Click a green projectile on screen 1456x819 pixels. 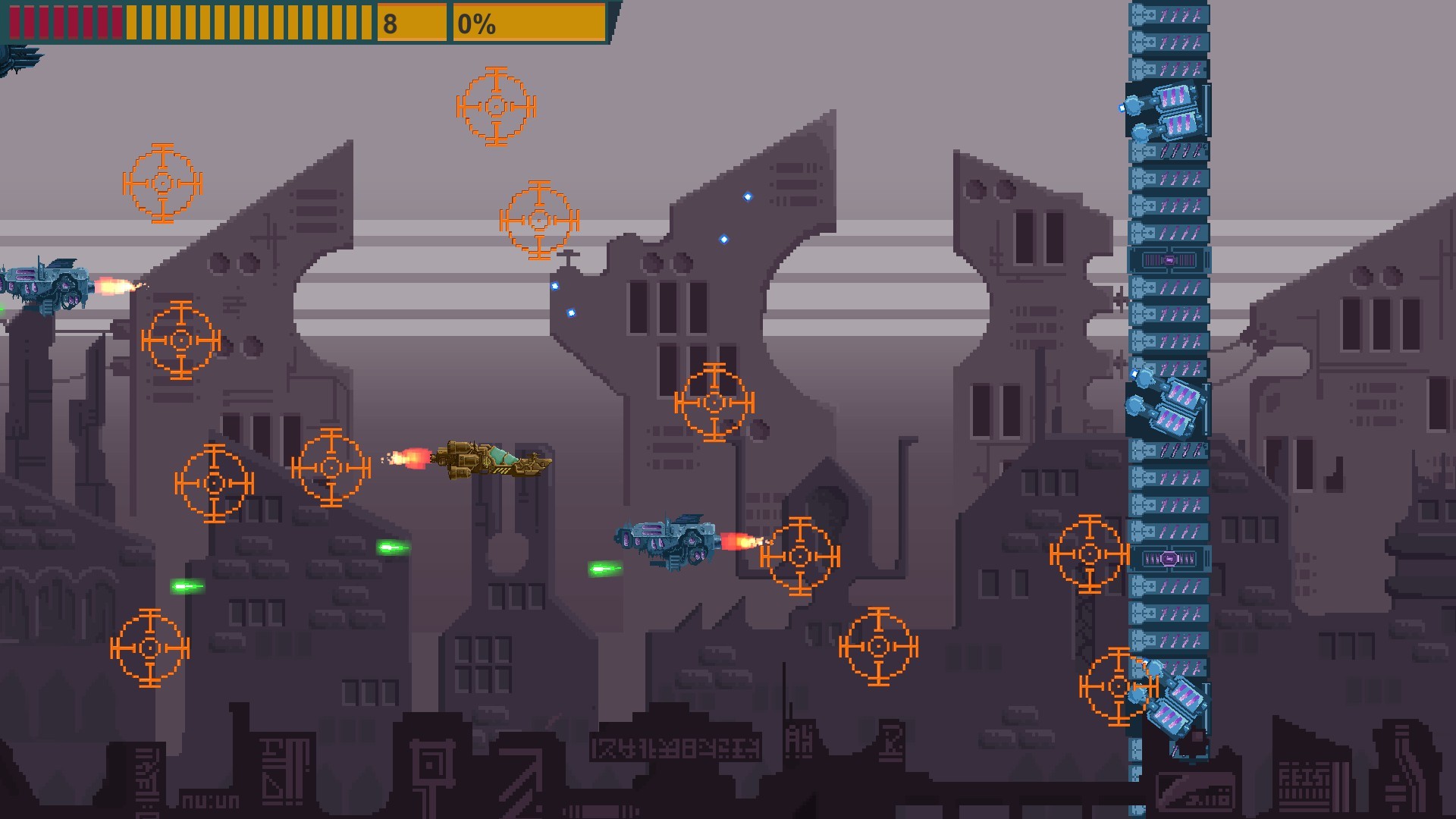pyautogui.click(x=394, y=548)
